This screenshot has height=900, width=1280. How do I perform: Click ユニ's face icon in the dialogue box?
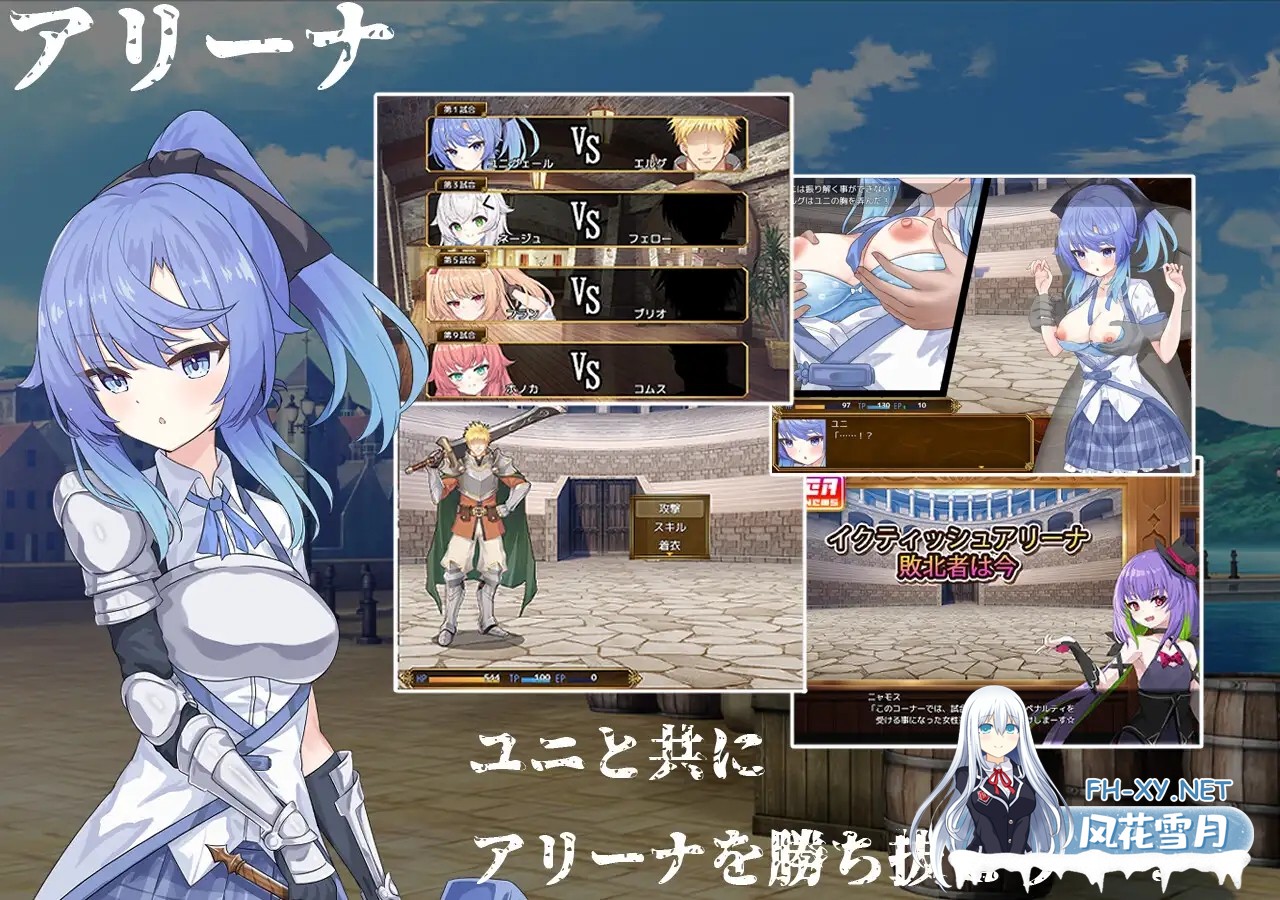click(x=802, y=442)
